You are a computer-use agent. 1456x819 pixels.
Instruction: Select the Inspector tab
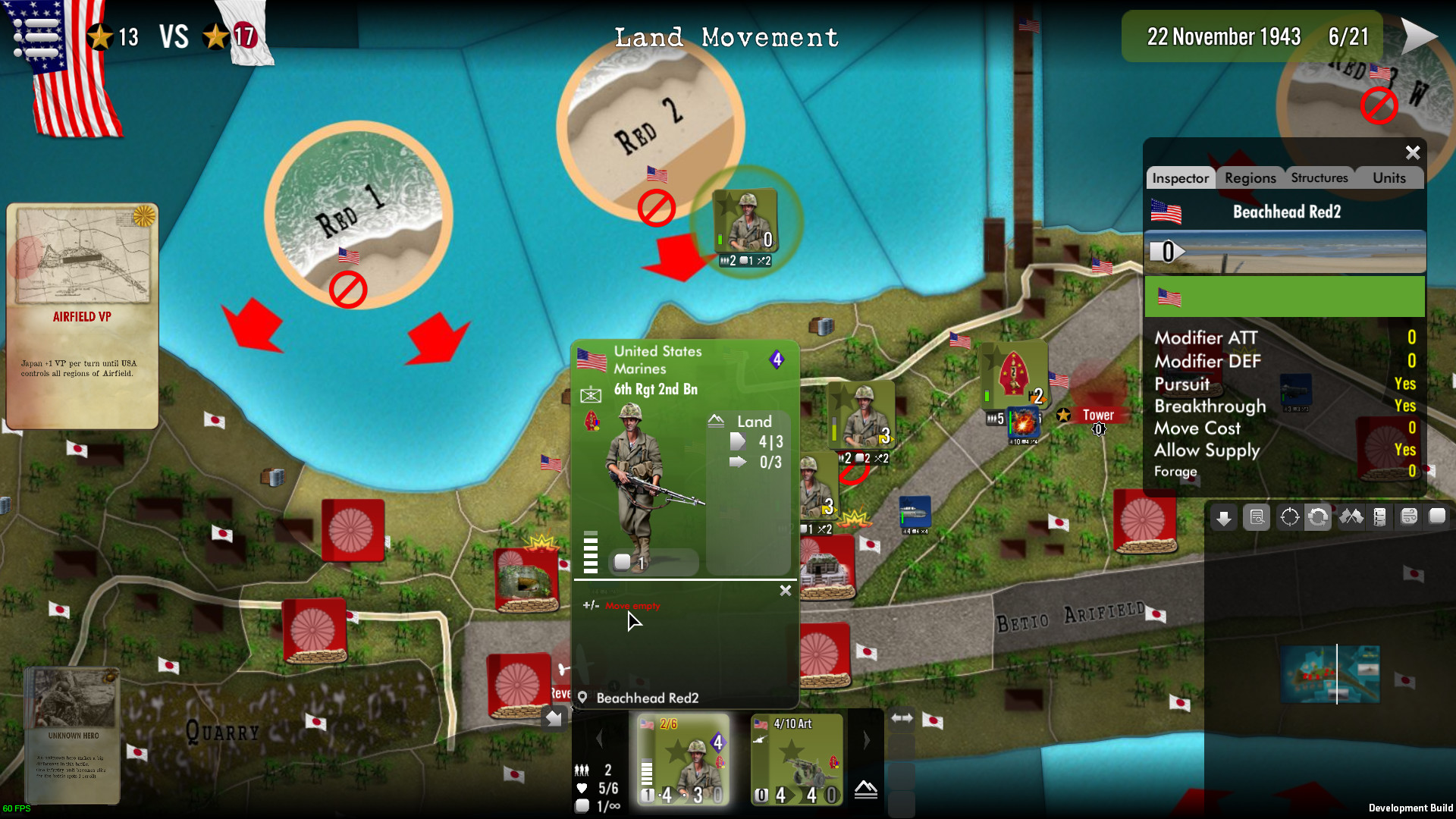click(x=1180, y=178)
